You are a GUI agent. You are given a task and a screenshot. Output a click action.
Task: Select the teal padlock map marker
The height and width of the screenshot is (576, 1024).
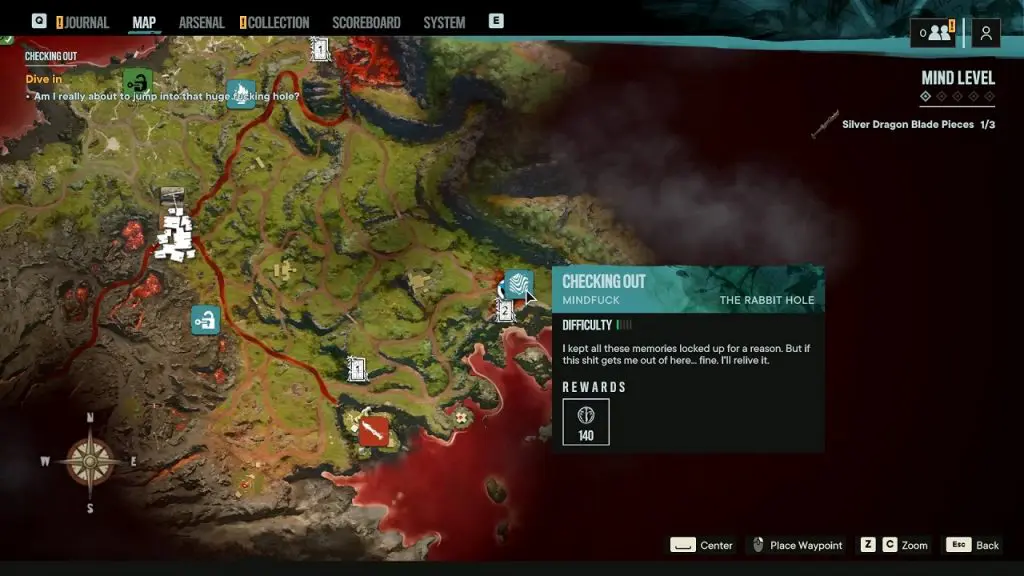[x=205, y=320]
